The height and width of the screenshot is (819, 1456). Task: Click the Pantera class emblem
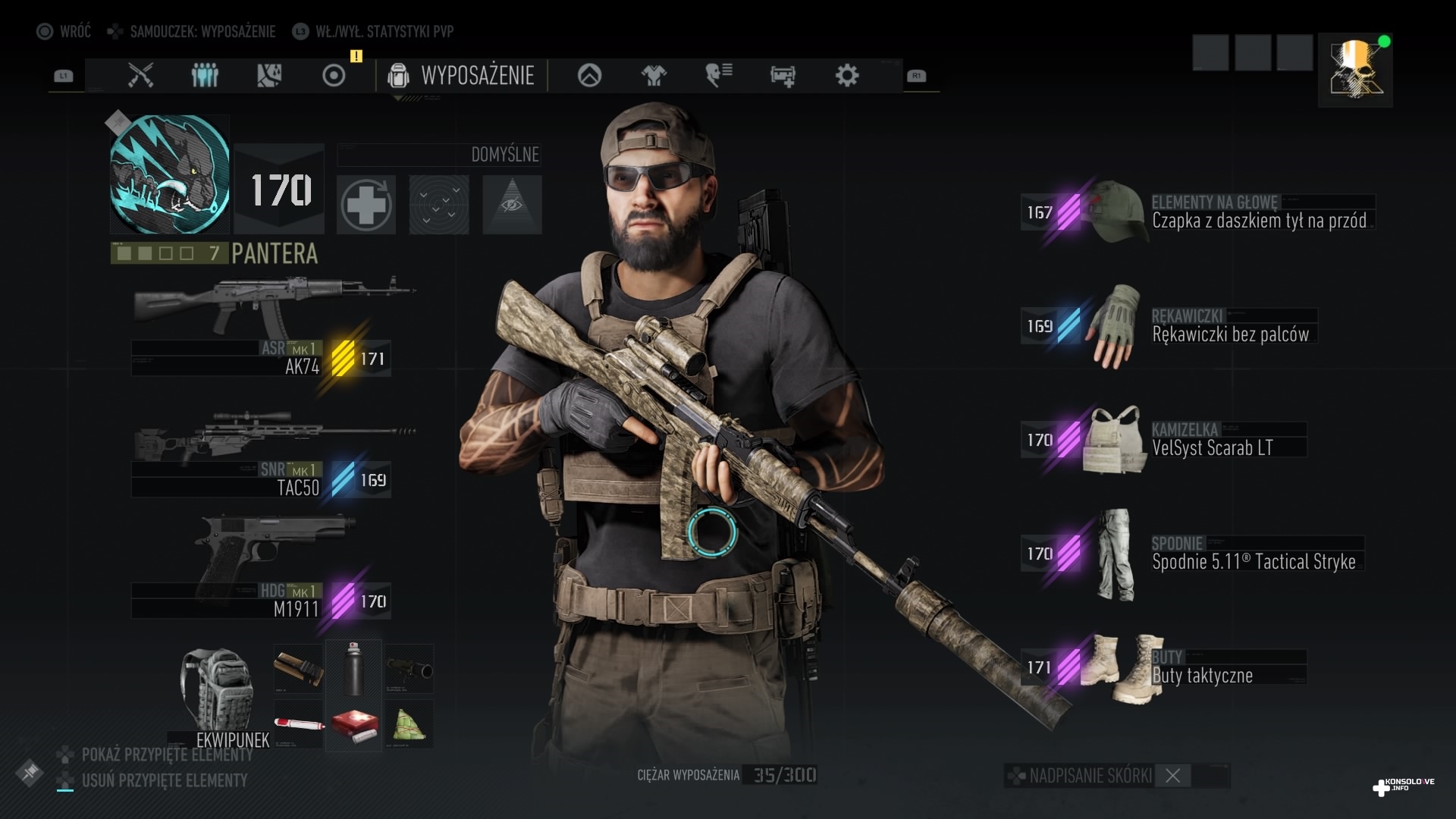170,174
